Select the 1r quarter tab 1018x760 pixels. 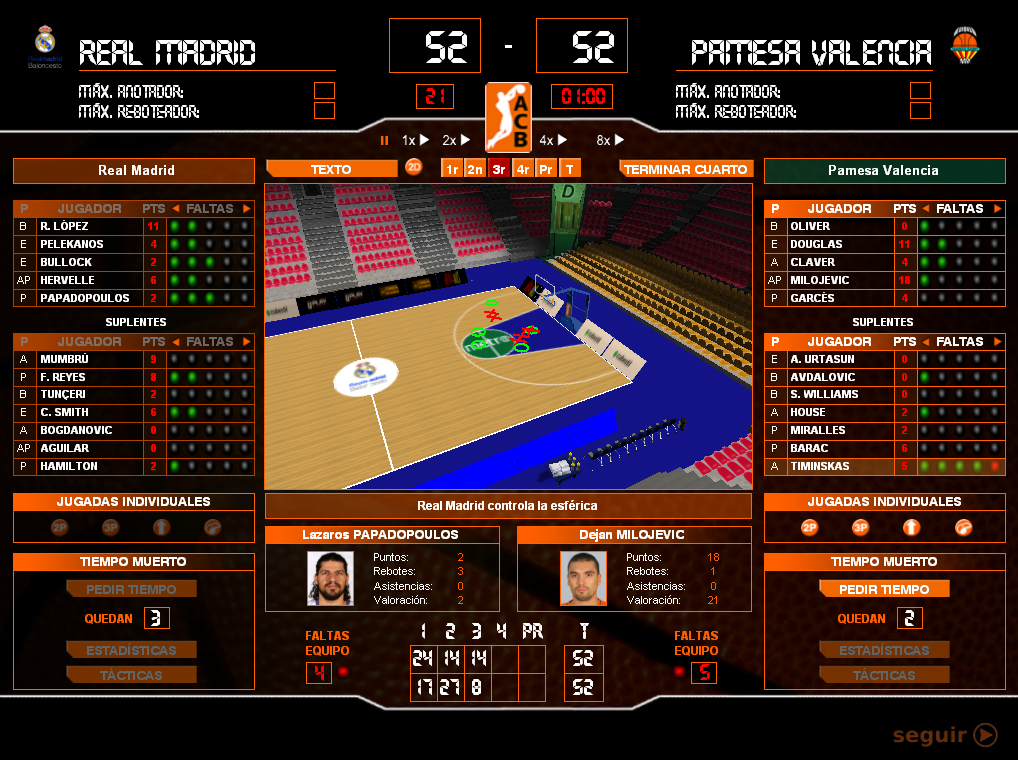pyautogui.click(x=452, y=169)
